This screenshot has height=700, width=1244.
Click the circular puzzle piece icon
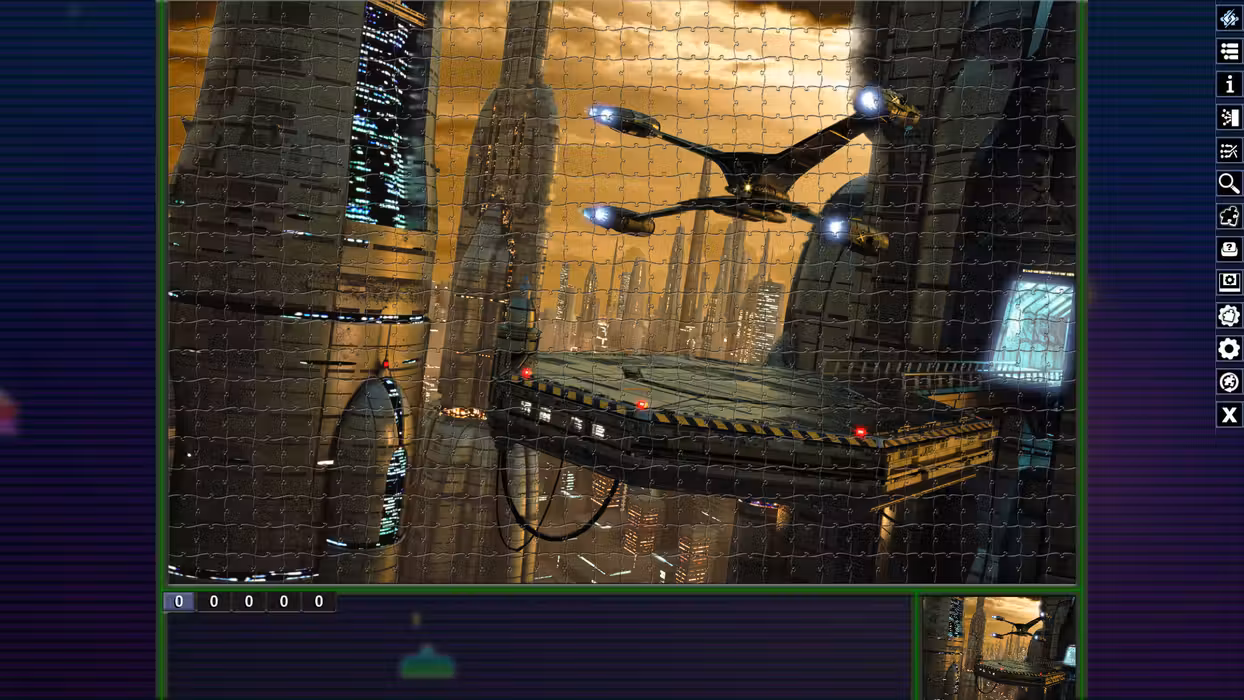tap(1229, 381)
